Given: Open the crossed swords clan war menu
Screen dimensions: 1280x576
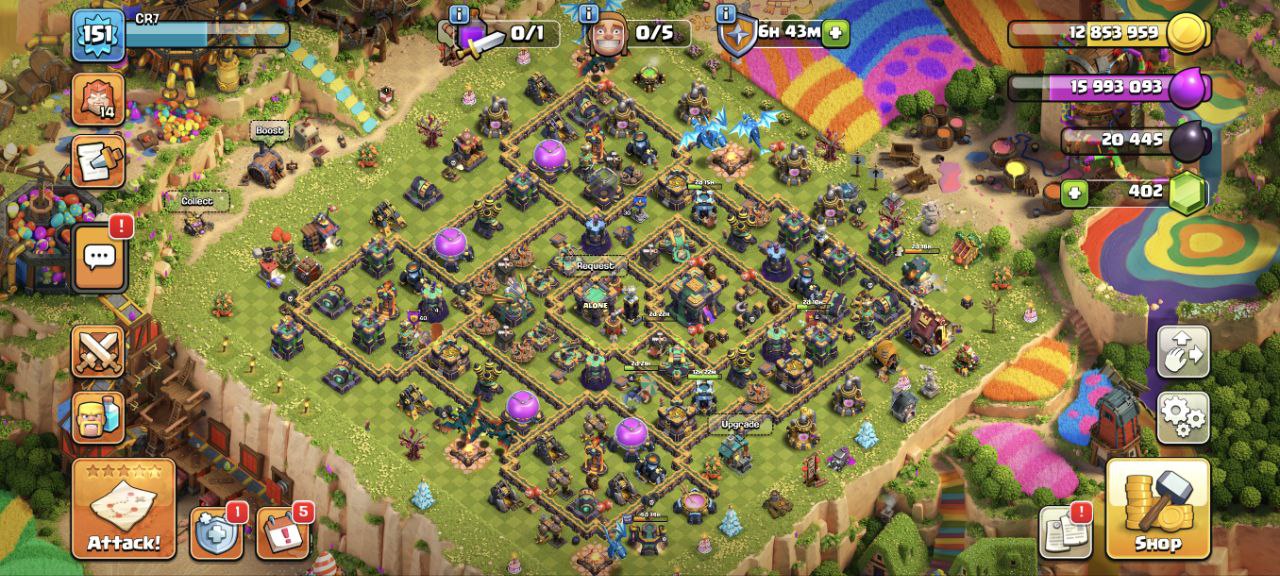Looking at the screenshot, I should click(x=98, y=351).
